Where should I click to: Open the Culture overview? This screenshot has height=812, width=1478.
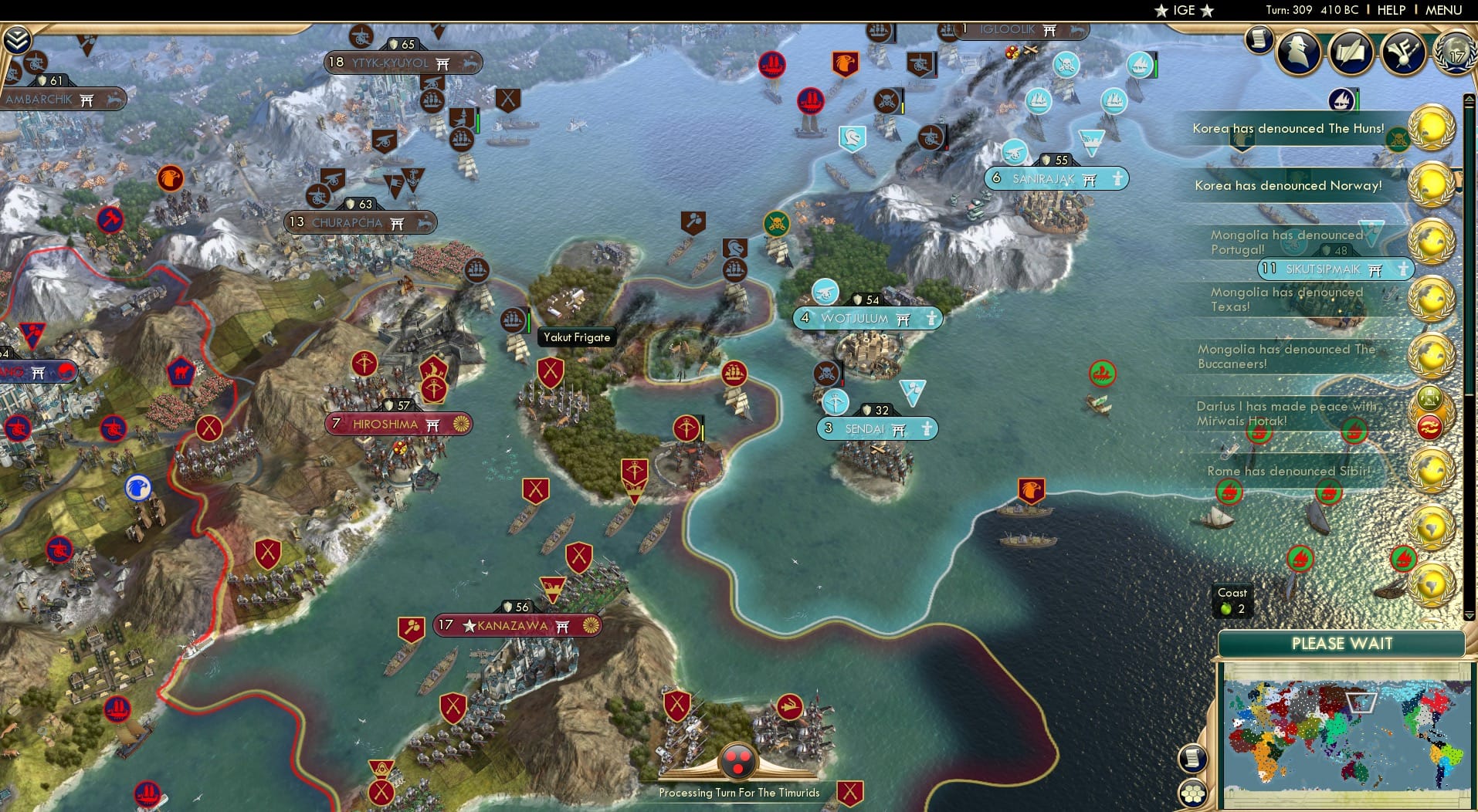point(1404,52)
